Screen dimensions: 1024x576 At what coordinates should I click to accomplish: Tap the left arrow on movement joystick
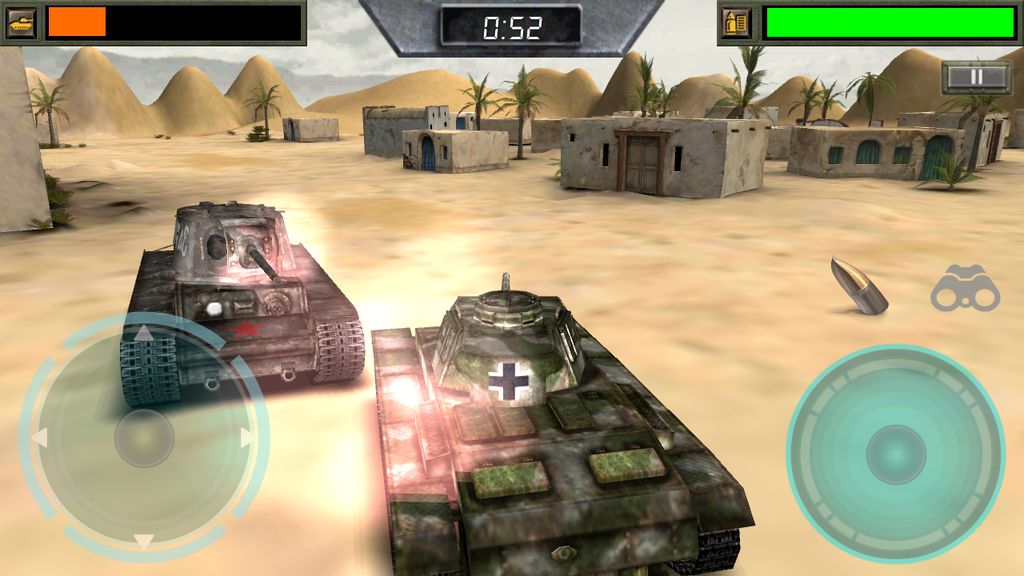[x=40, y=438]
